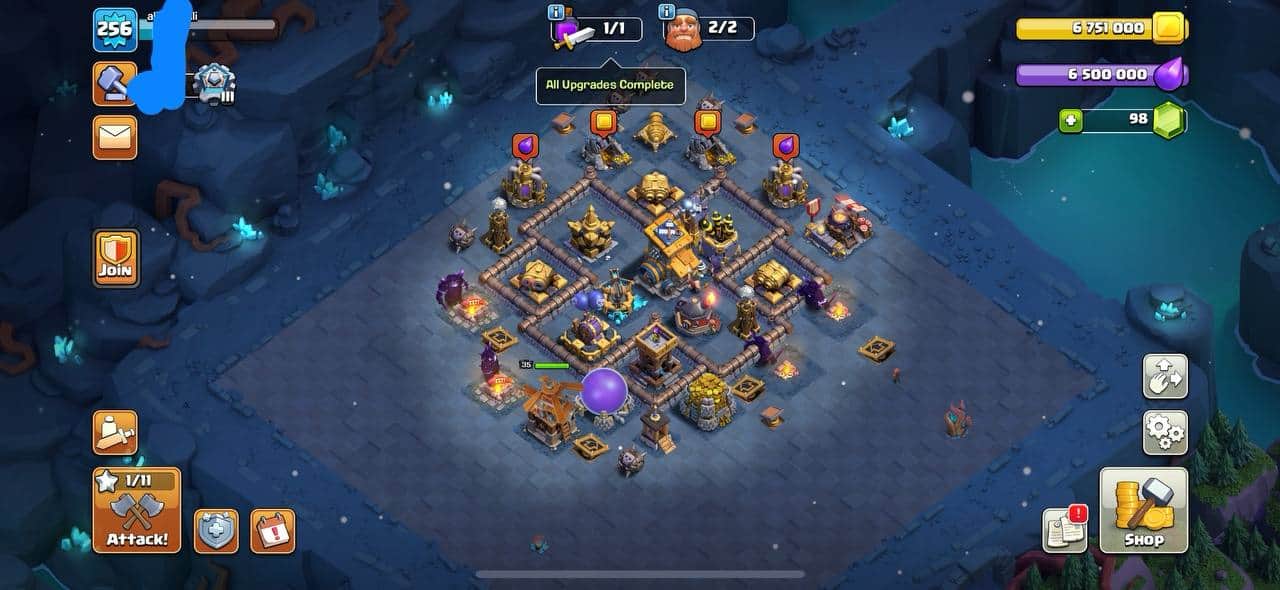Open the news pages with red alert badge
Viewport: 1280px width, 590px height.
1065,530
